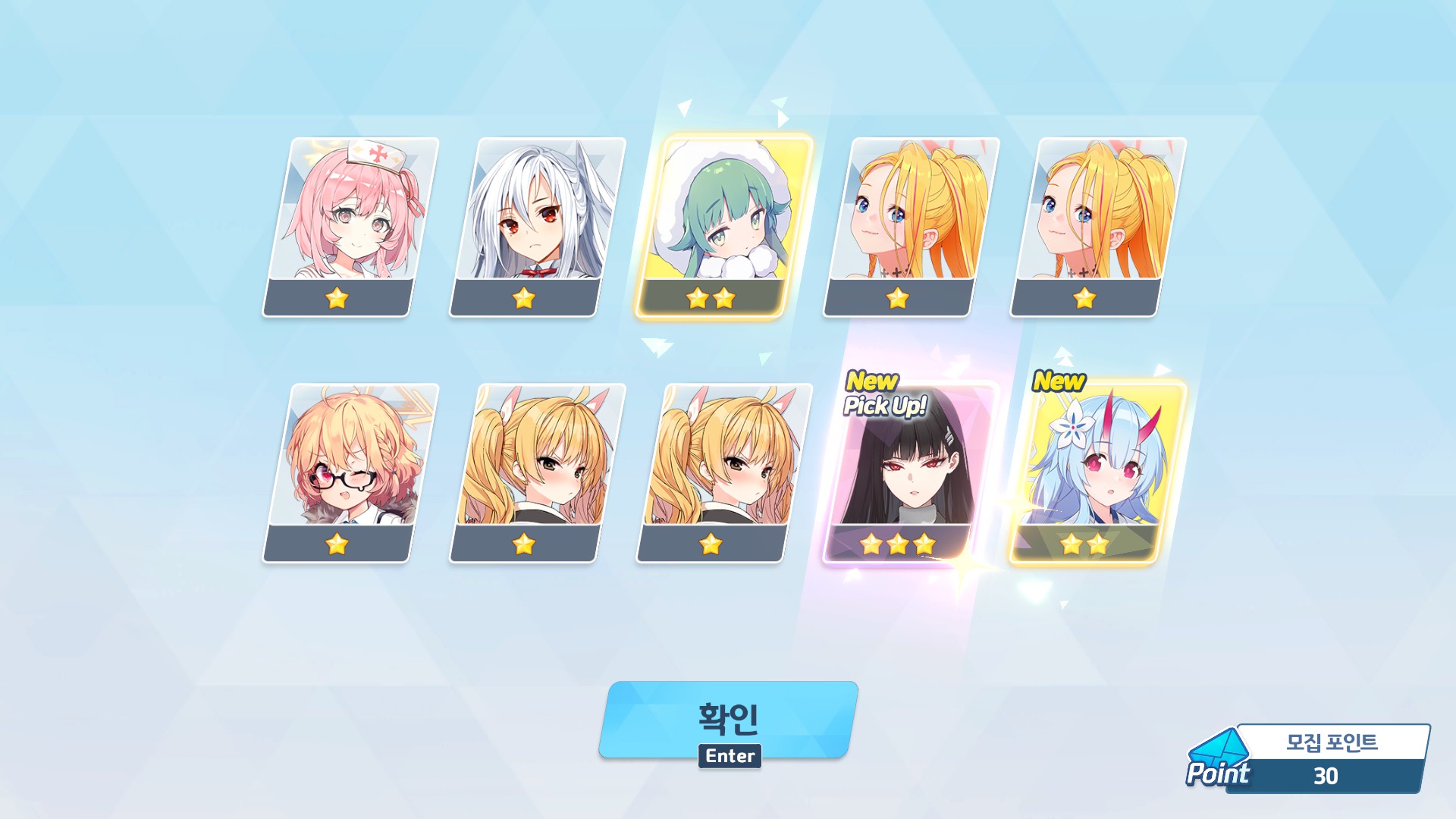The image size is (1456, 819).
Task: Click the green-haired two-star card
Action: point(723,226)
